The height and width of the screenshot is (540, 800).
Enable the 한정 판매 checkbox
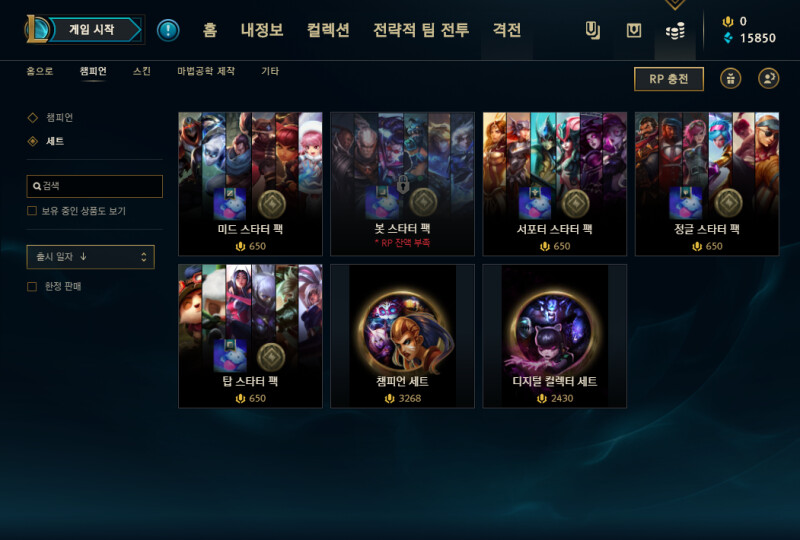coord(33,287)
